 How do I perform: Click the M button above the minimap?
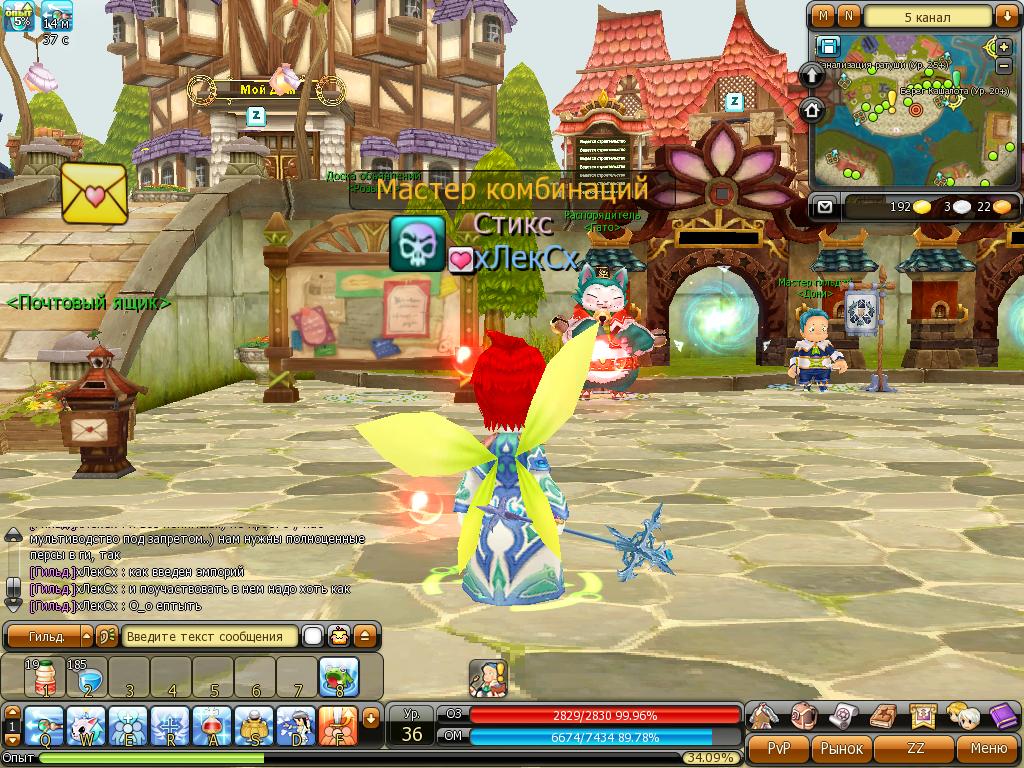(x=822, y=17)
